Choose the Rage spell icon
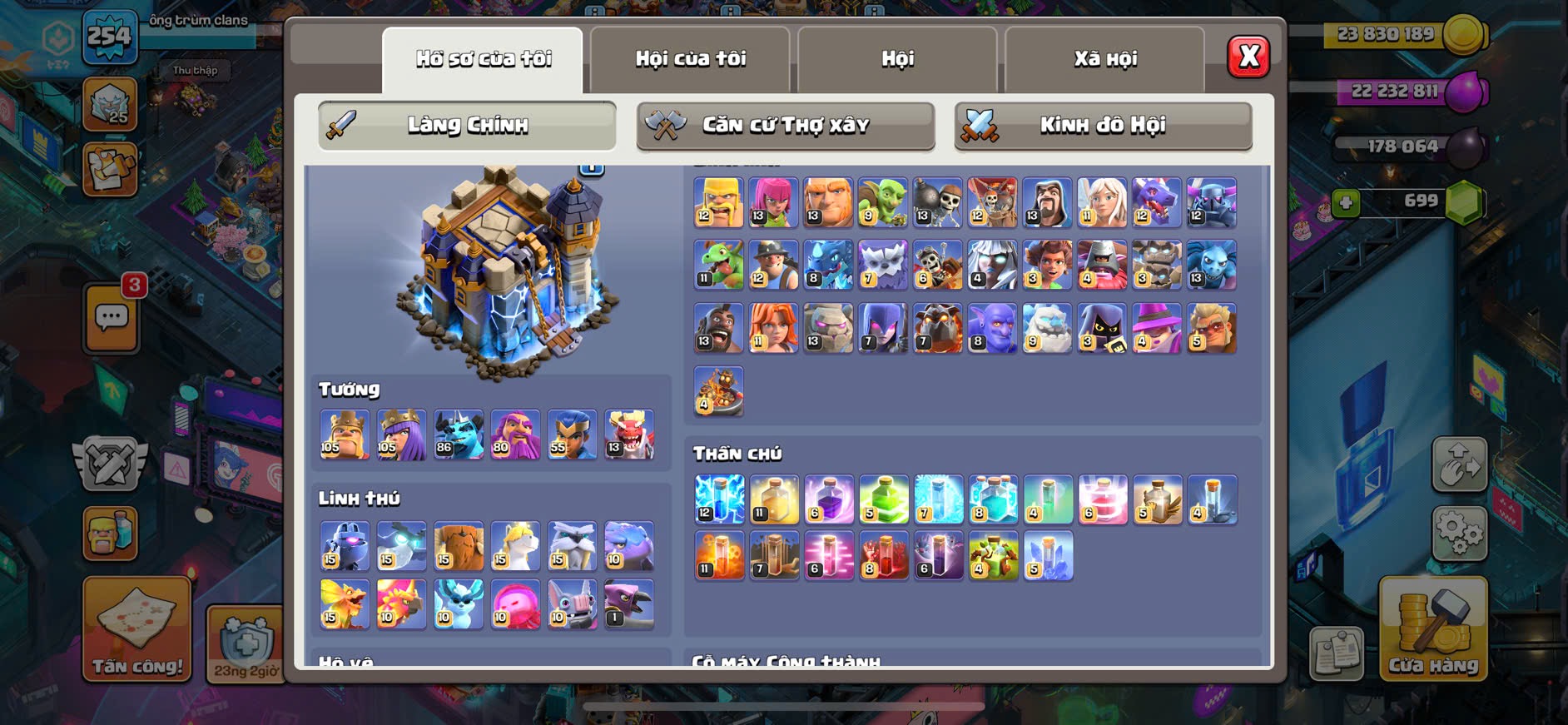 coord(829,499)
